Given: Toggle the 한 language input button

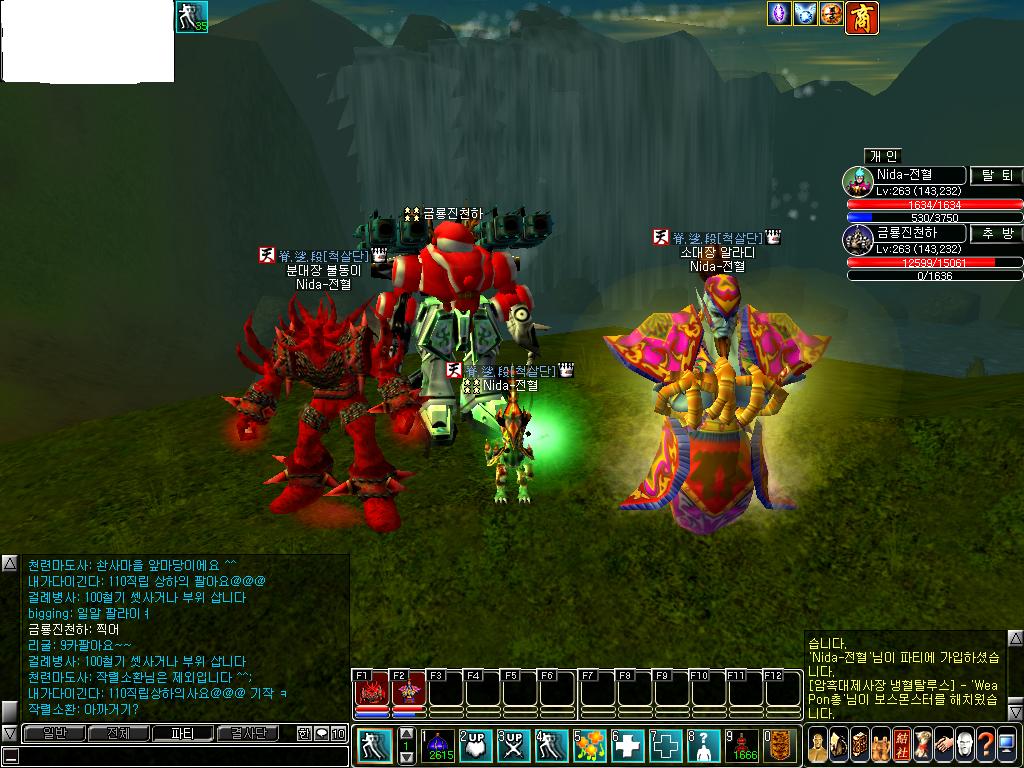Looking at the screenshot, I should point(304,733).
